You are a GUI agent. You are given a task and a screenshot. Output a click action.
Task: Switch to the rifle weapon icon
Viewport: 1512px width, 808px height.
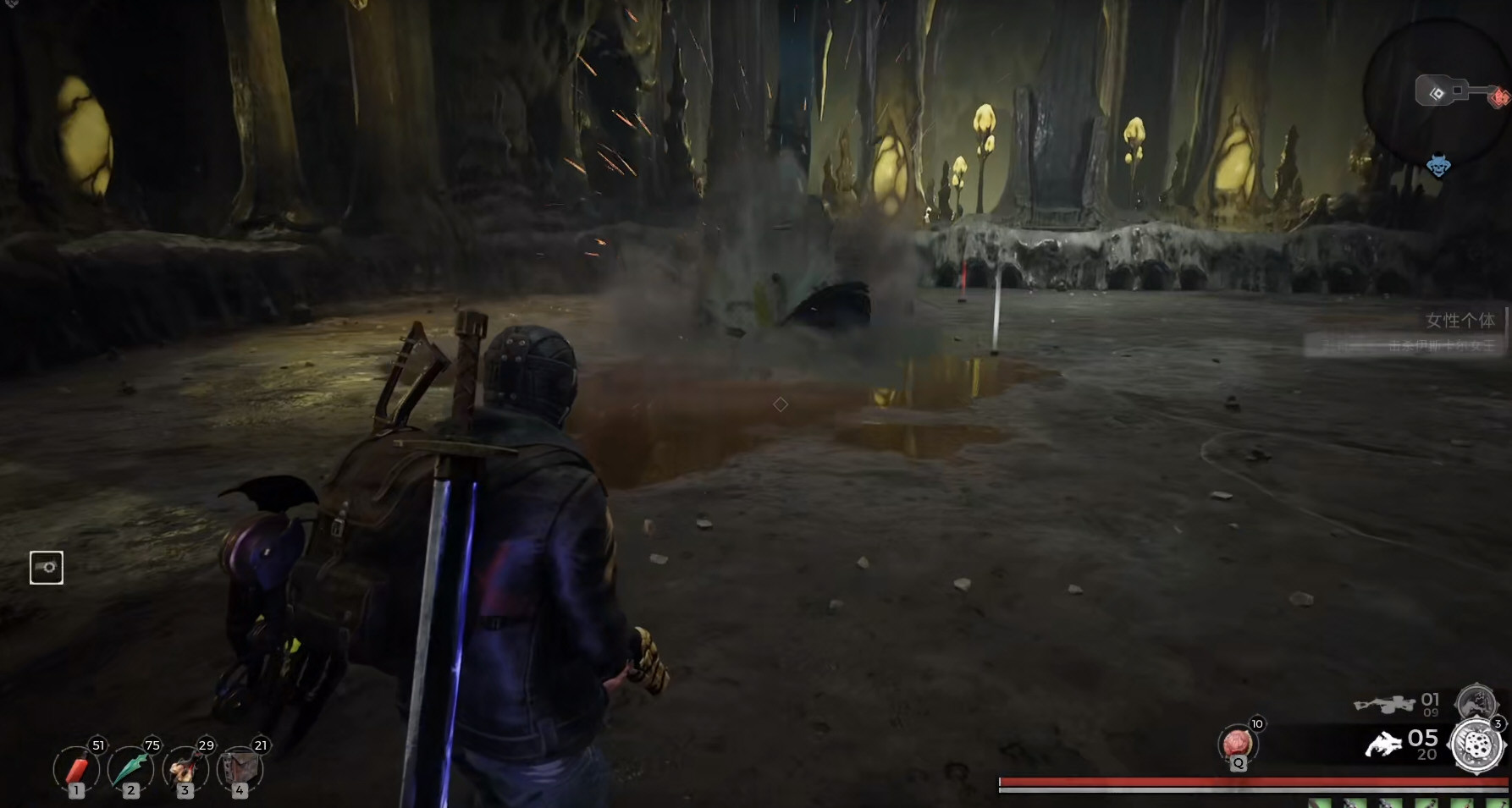pos(1384,703)
